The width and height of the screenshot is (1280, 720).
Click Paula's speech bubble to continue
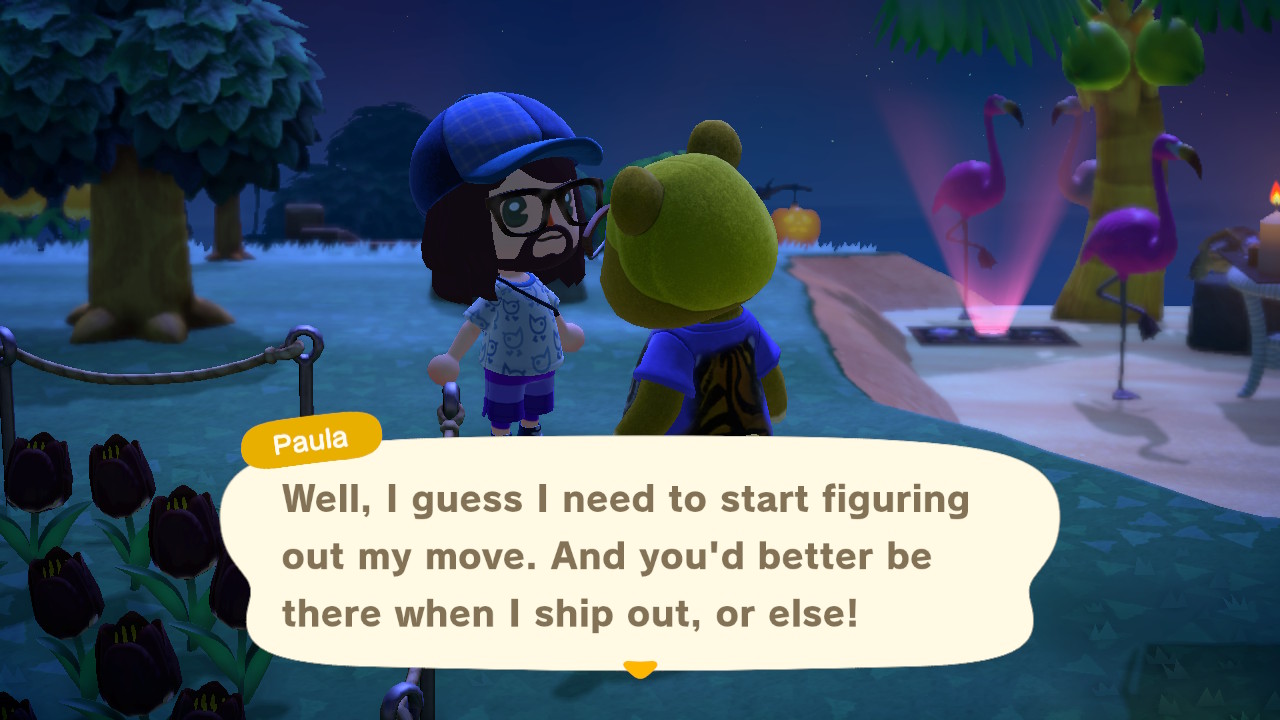coord(640,555)
